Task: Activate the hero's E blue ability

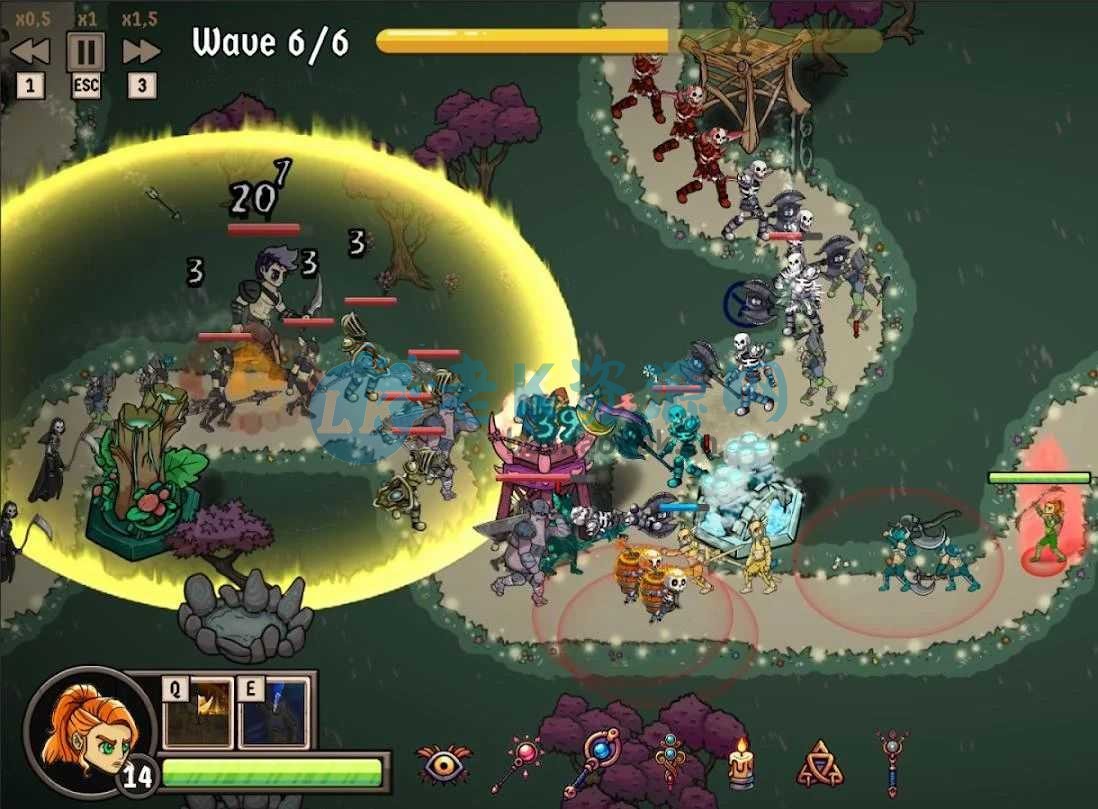Action: click(x=274, y=712)
